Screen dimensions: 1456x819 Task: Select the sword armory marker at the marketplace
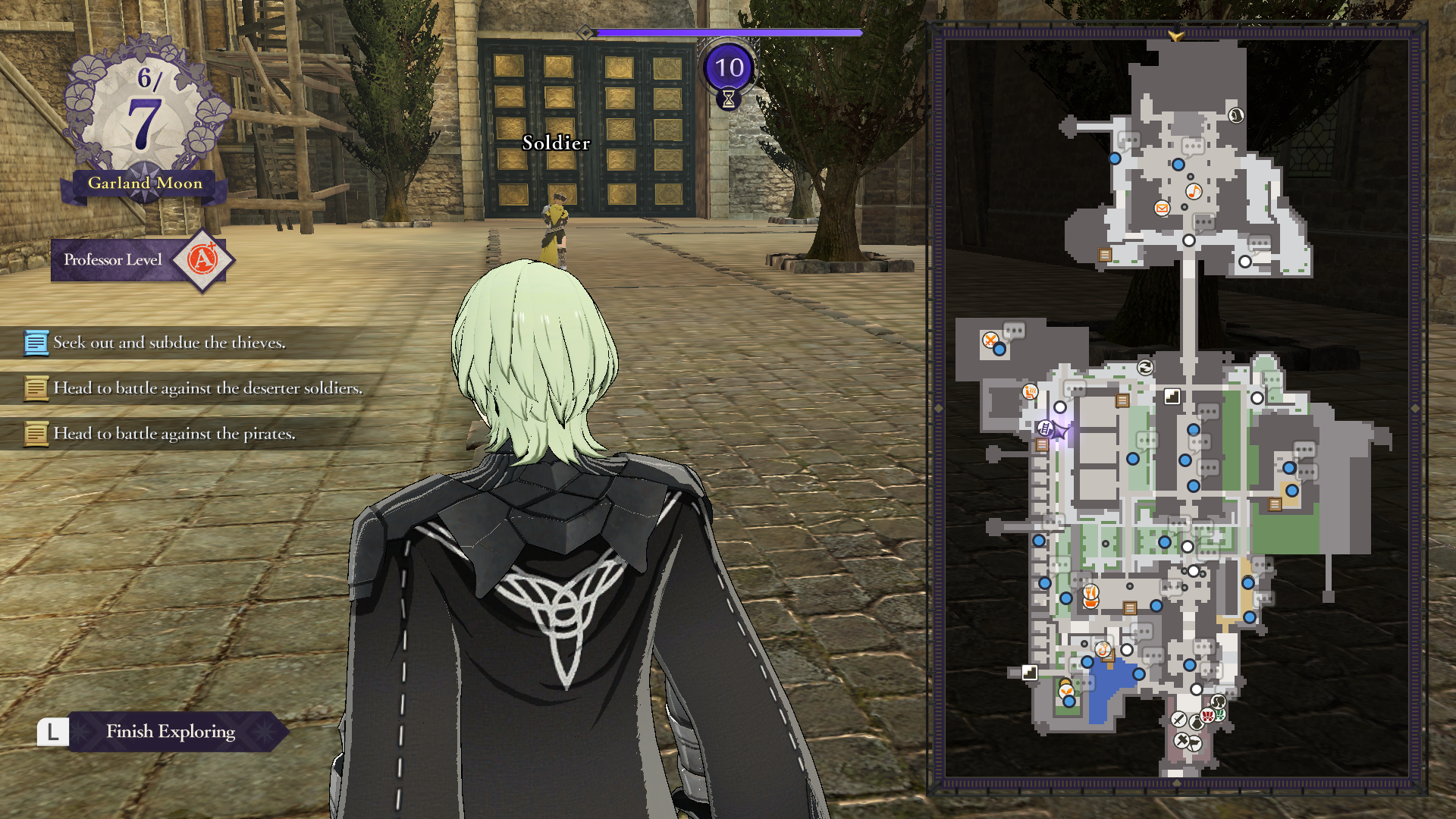point(1178,719)
